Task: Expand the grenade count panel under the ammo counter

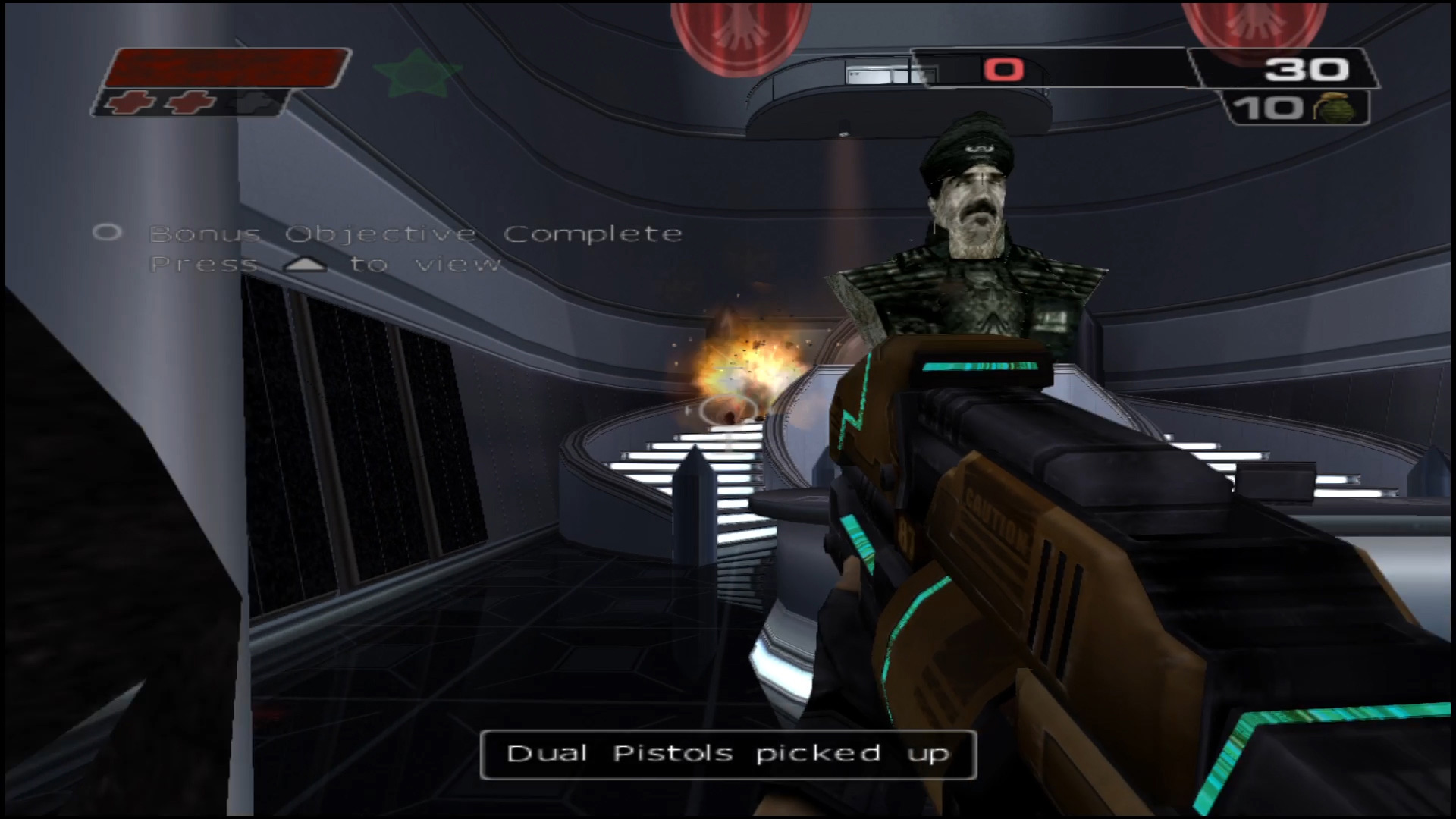Action: (x=1297, y=108)
